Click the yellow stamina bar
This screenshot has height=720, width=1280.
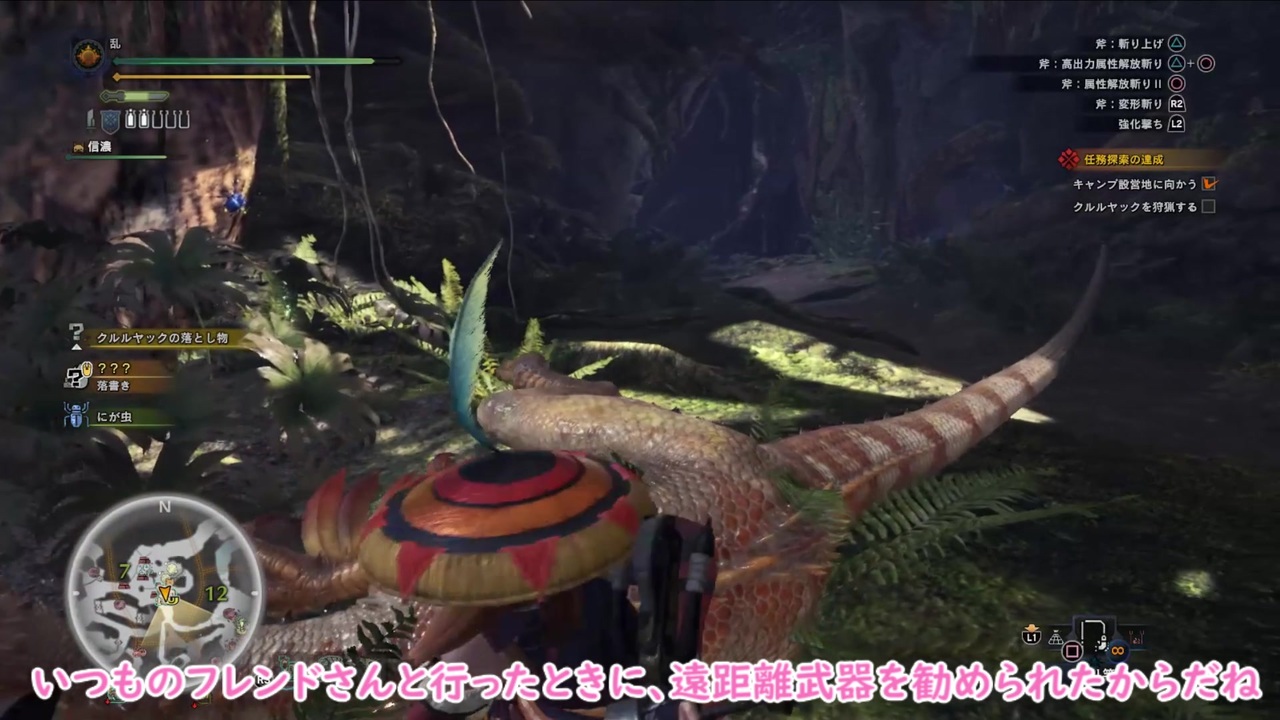pos(210,76)
